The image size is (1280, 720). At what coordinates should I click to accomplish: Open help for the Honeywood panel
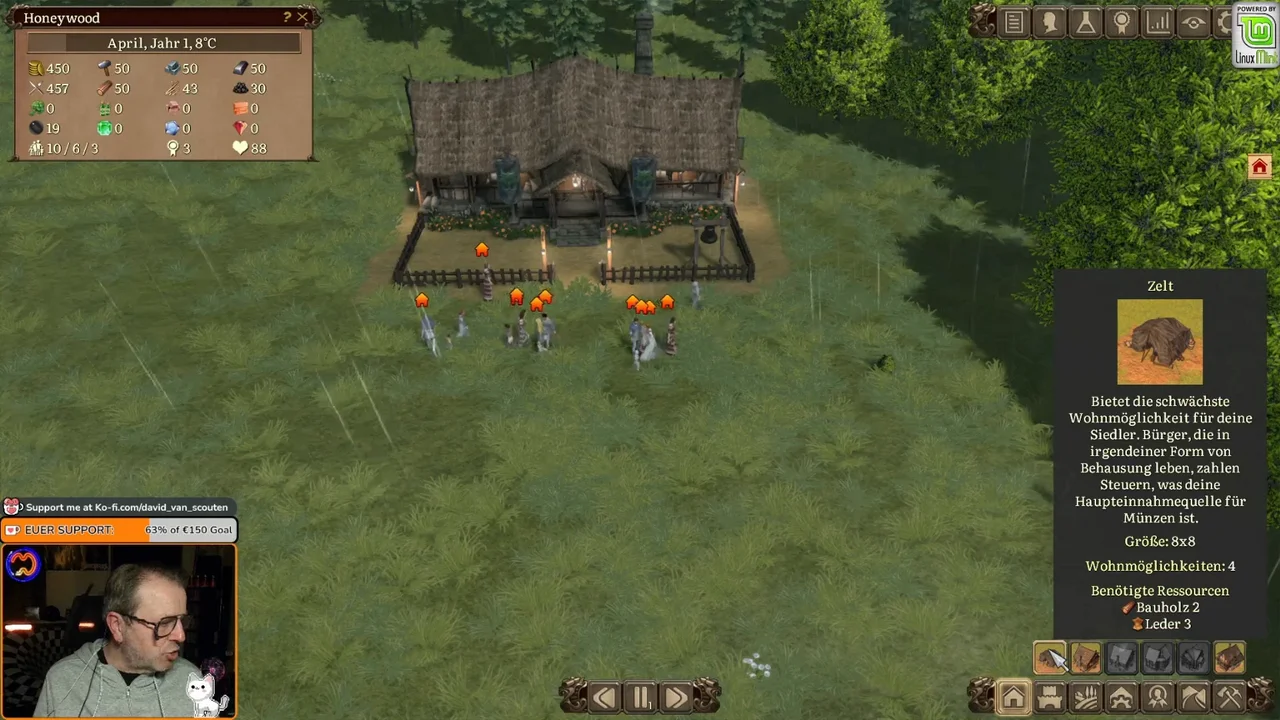287,17
